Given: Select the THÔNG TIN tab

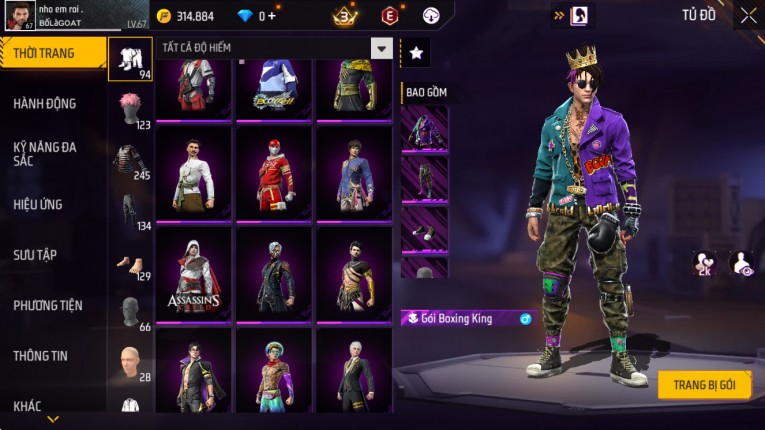Looking at the screenshot, I should [40, 356].
